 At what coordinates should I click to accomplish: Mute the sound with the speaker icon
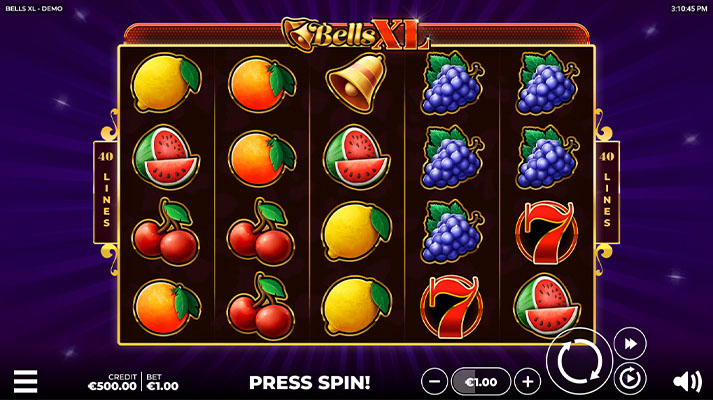[686, 381]
